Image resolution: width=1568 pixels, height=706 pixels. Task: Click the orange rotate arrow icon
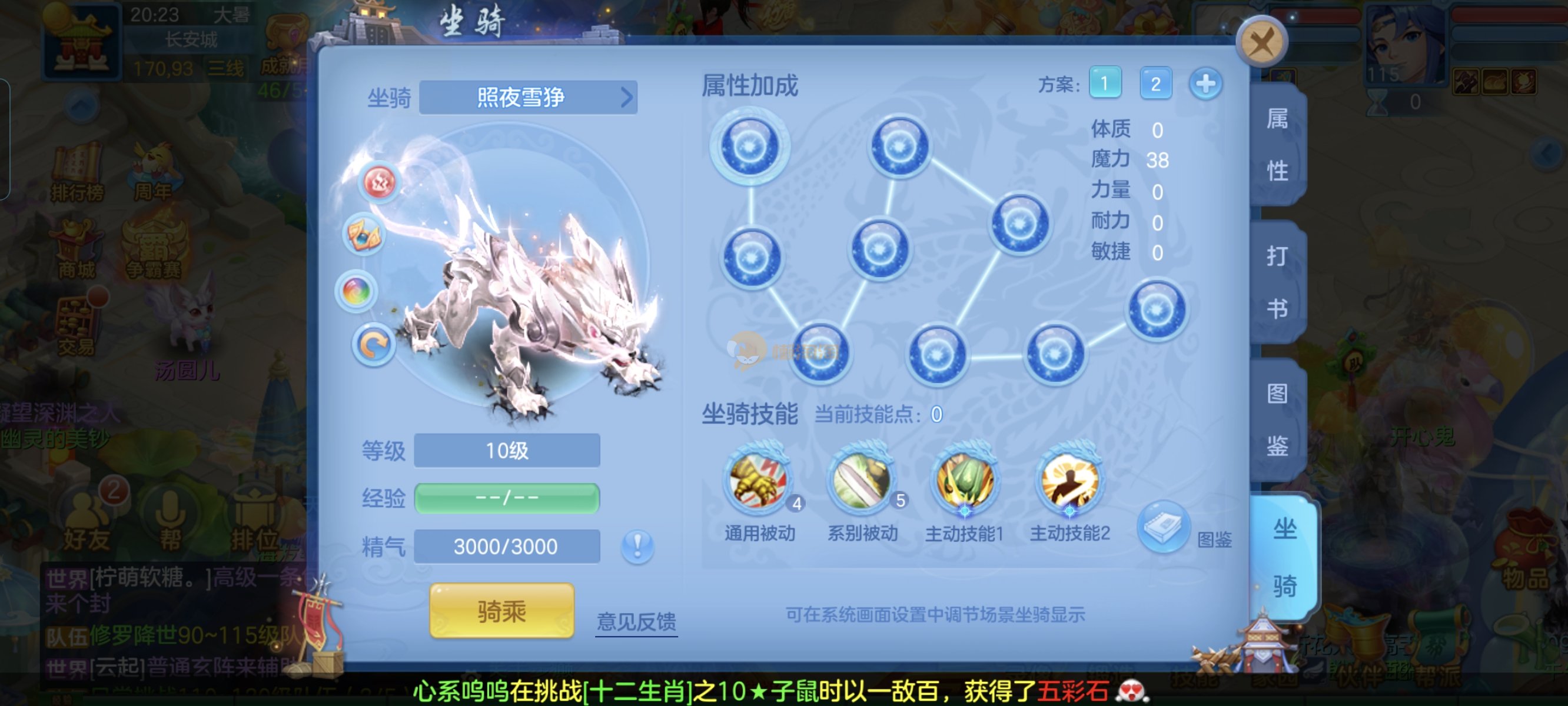373,345
